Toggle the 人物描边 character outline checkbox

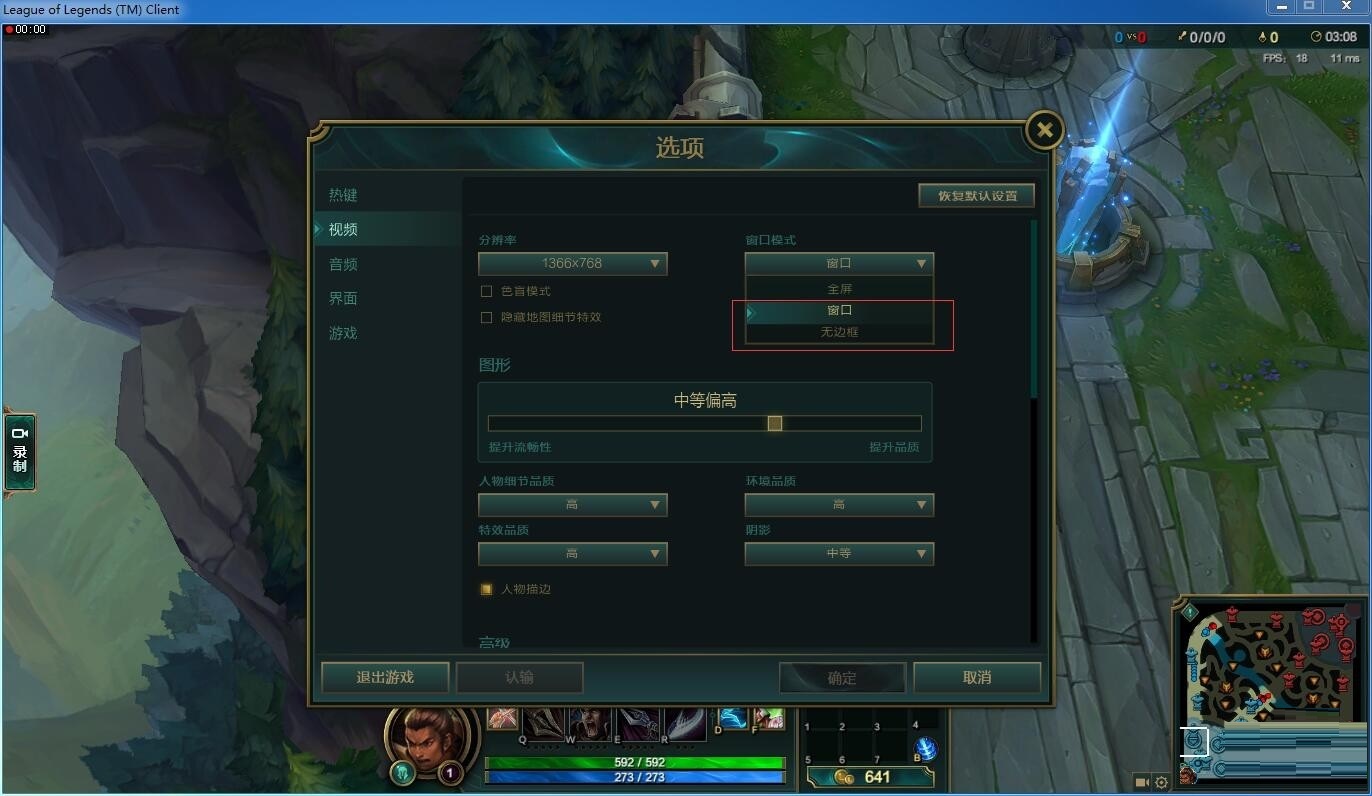tap(486, 589)
